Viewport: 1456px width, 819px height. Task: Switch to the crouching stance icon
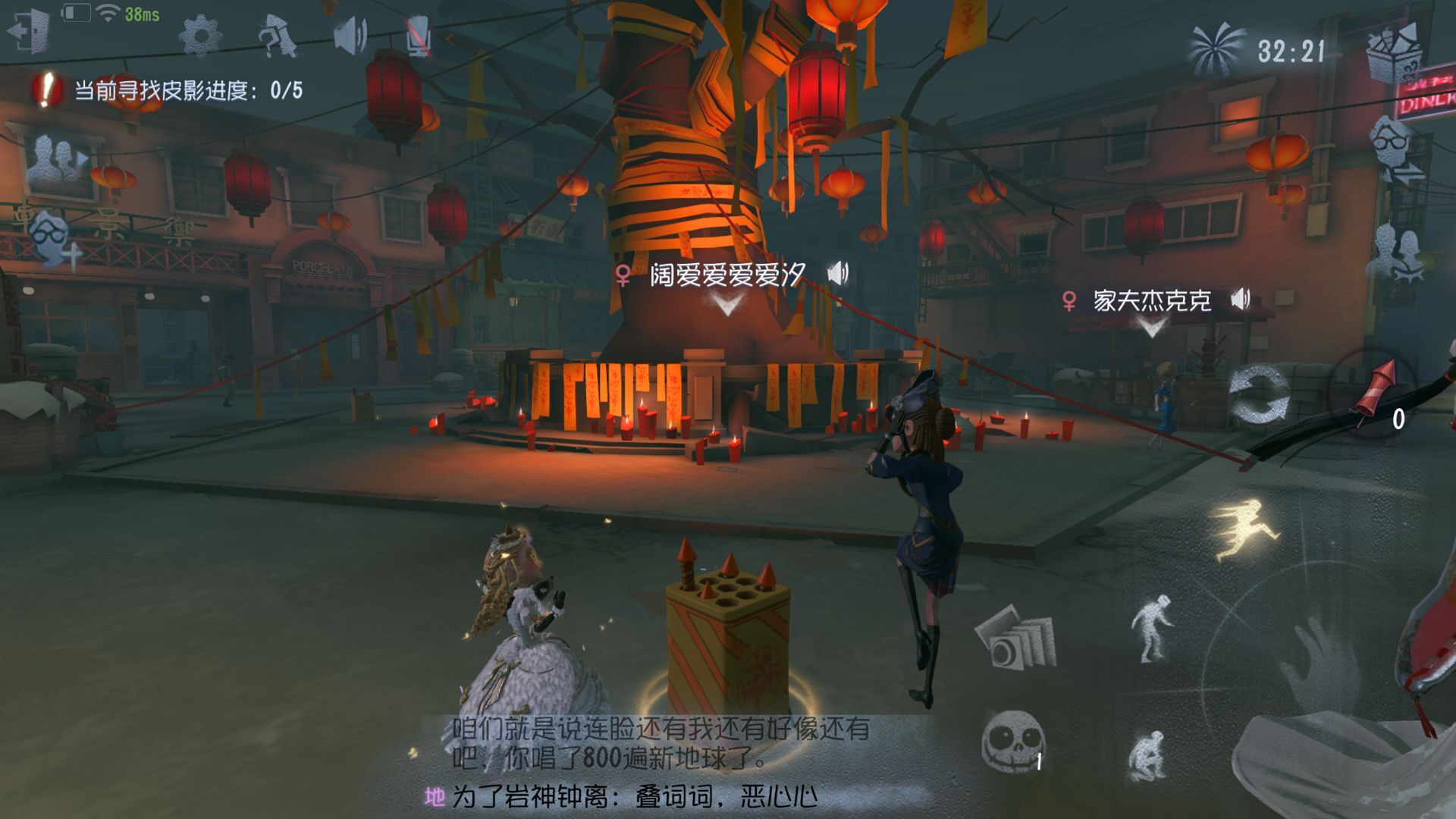click(1147, 755)
